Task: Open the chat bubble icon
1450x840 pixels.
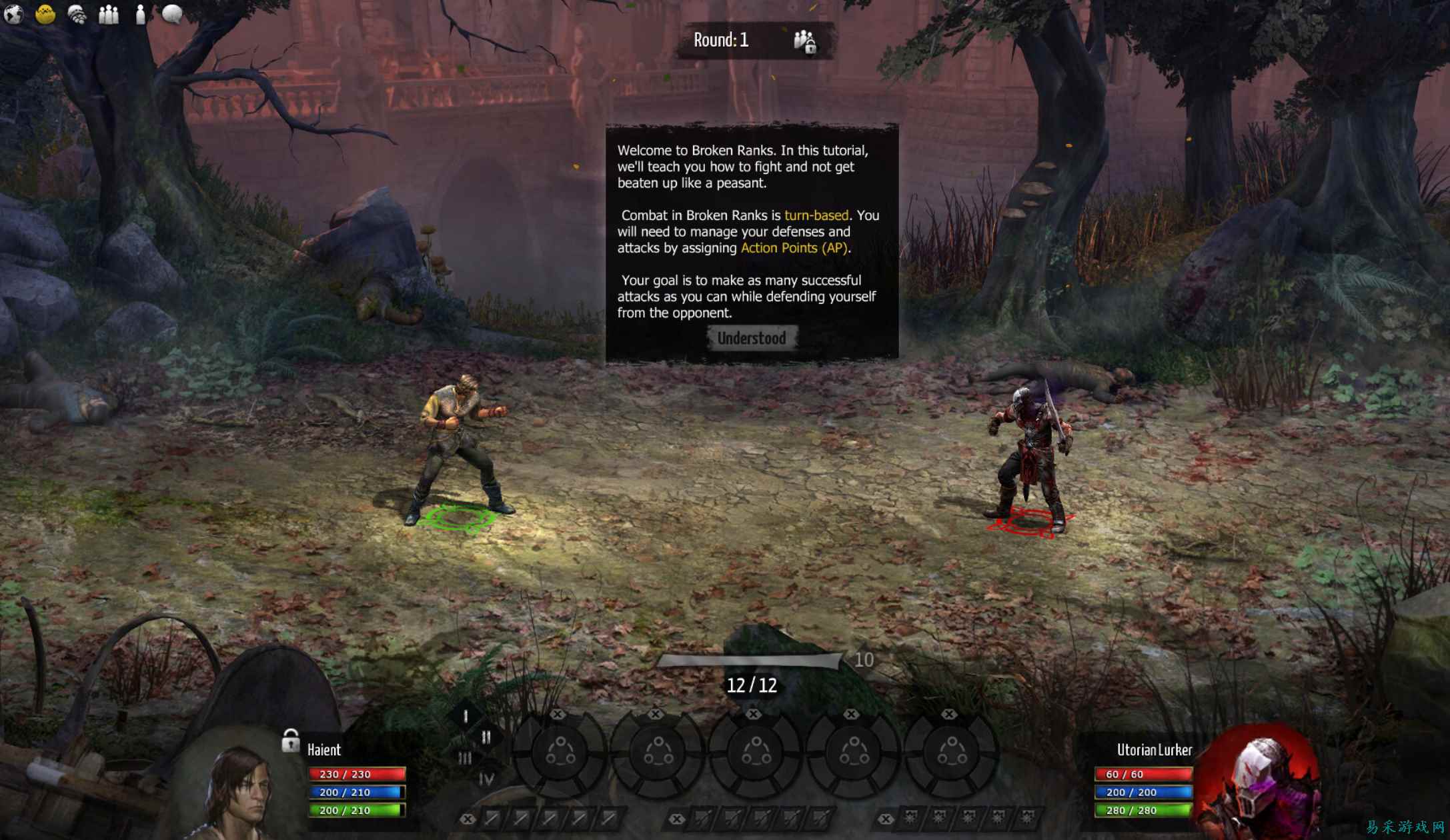Action: coord(171,15)
